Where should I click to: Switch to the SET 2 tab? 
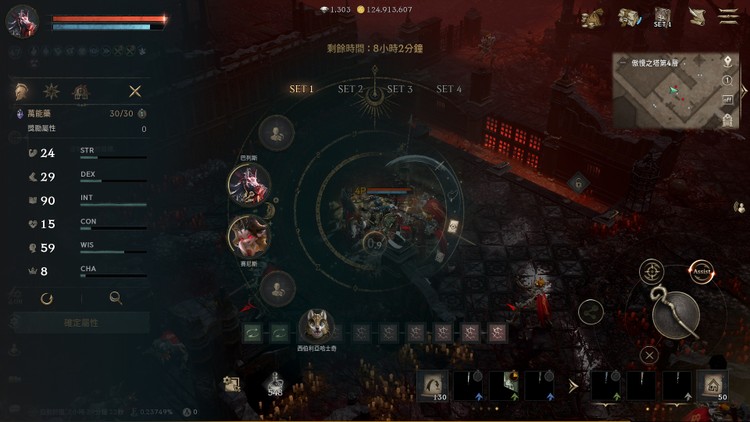[x=350, y=89]
